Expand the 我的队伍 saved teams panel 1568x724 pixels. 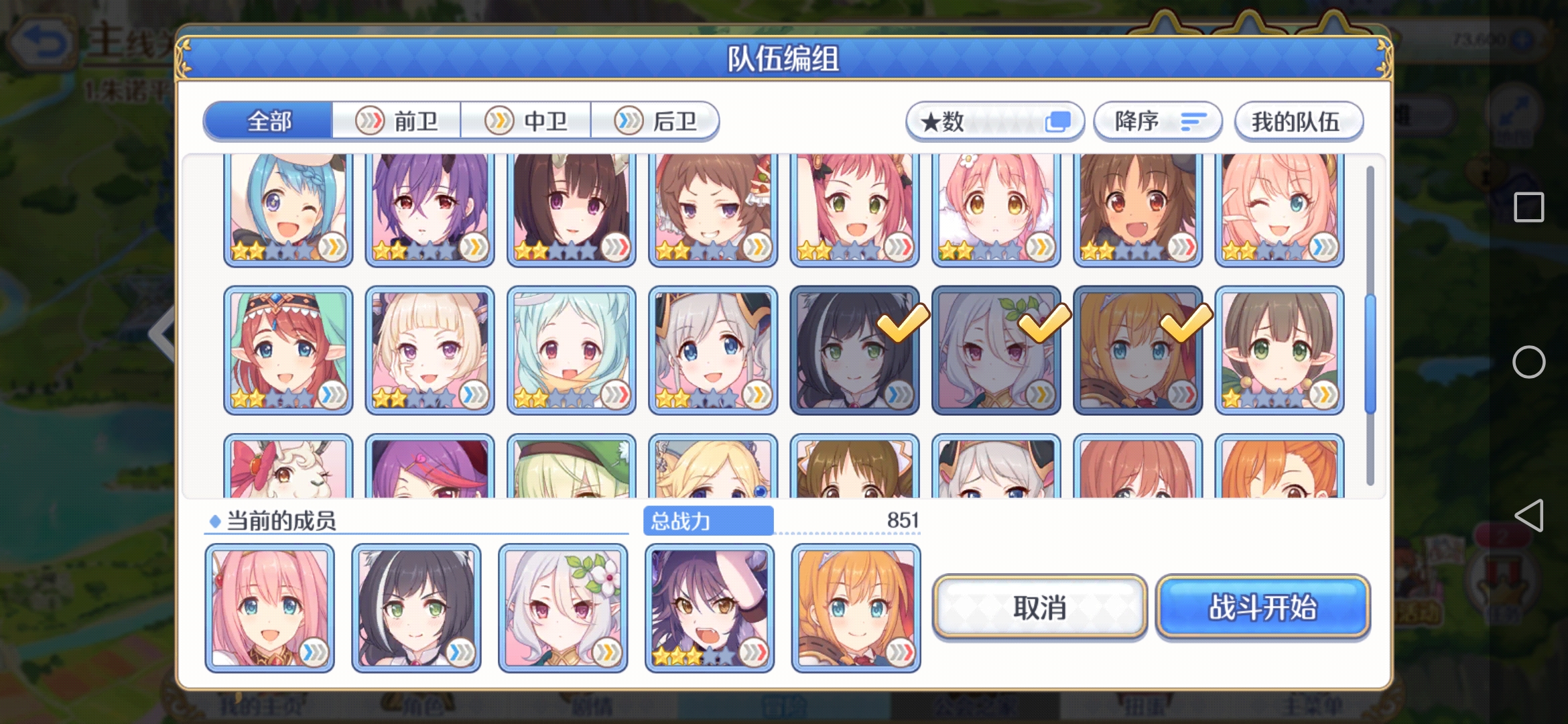tap(1299, 121)
